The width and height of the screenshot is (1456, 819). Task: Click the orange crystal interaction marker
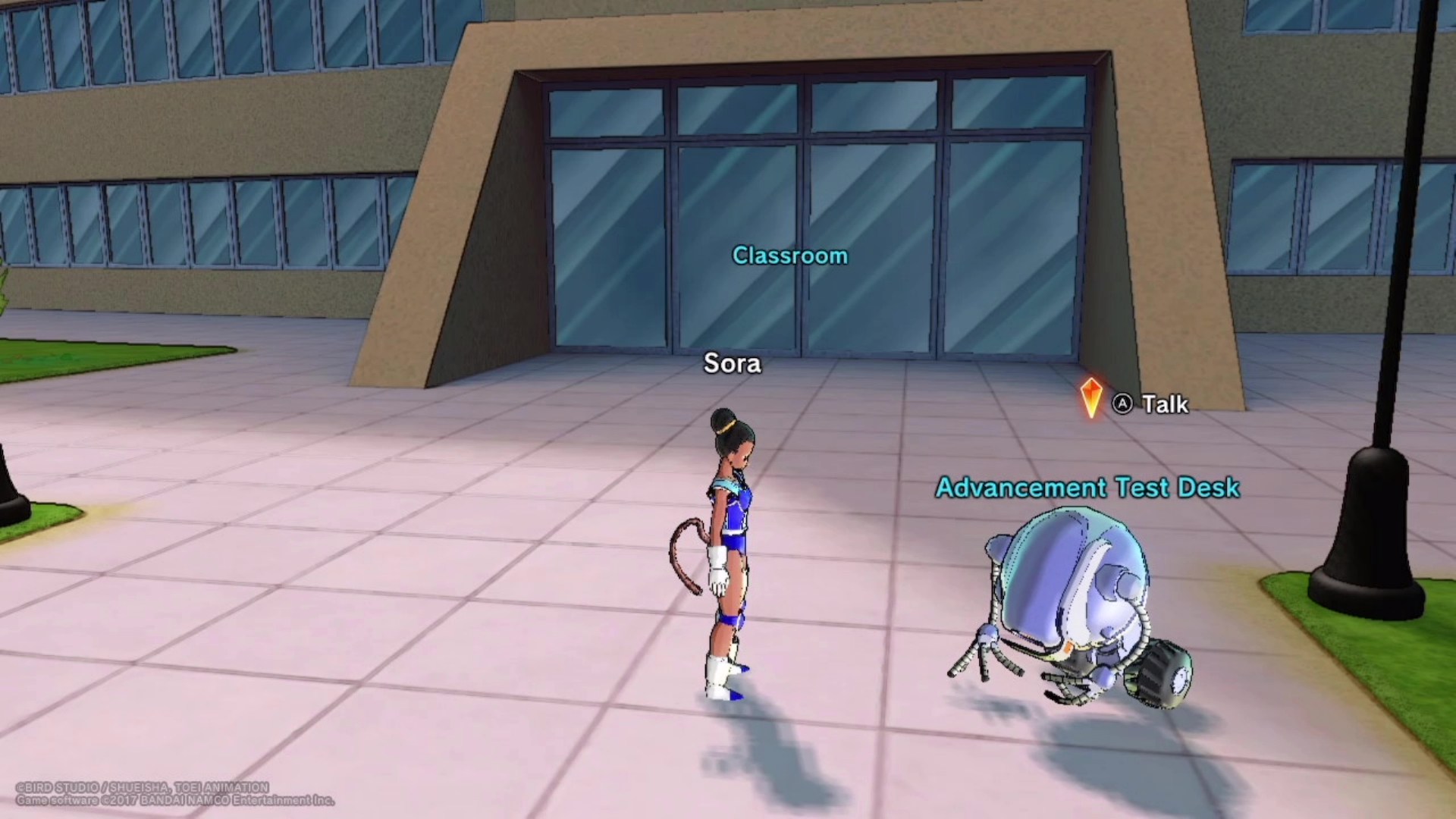pyautogui.click(x=1090, y=397)
